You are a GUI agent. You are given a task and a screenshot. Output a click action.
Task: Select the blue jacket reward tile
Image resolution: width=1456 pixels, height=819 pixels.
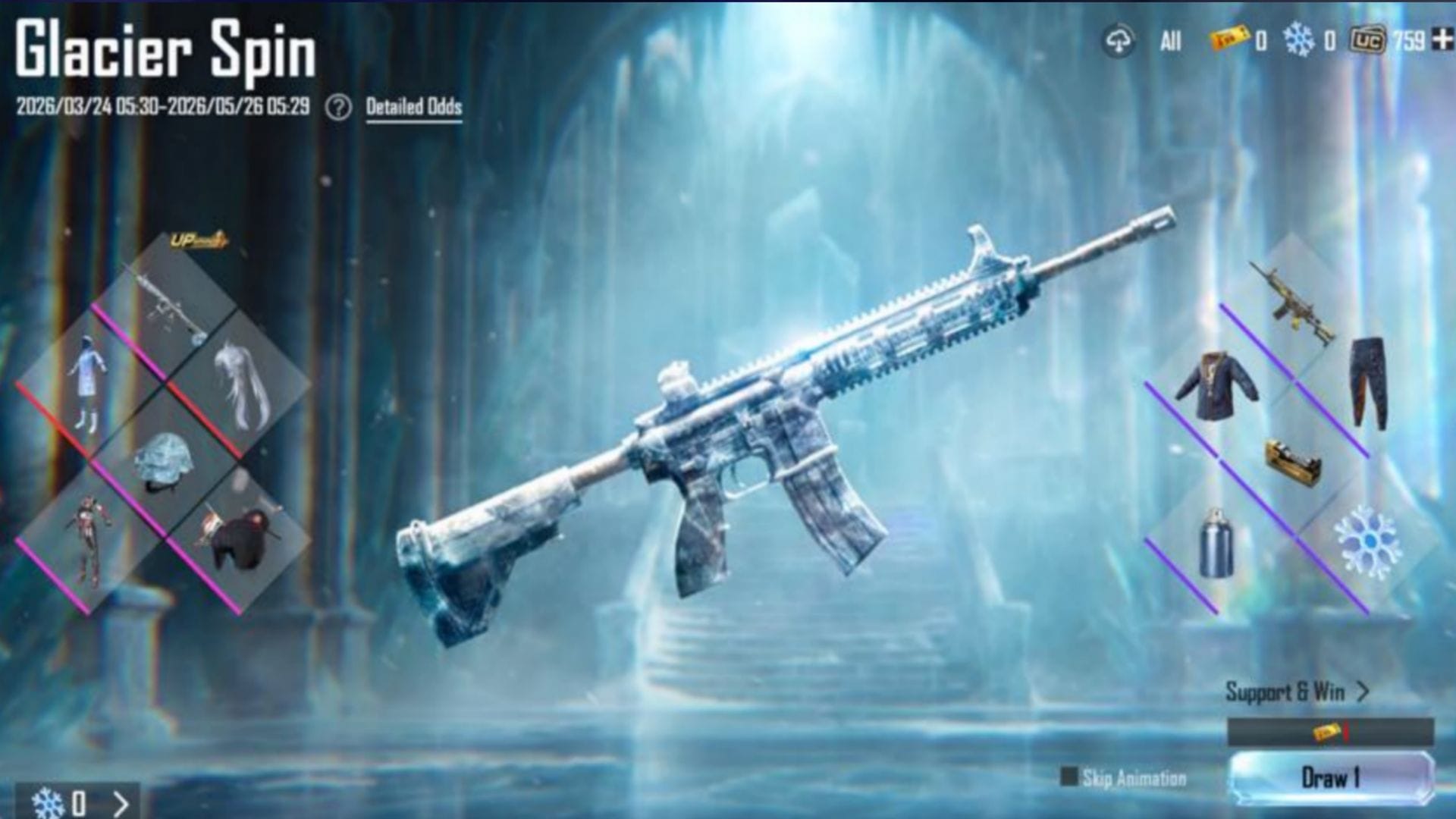pos(1217,385)
